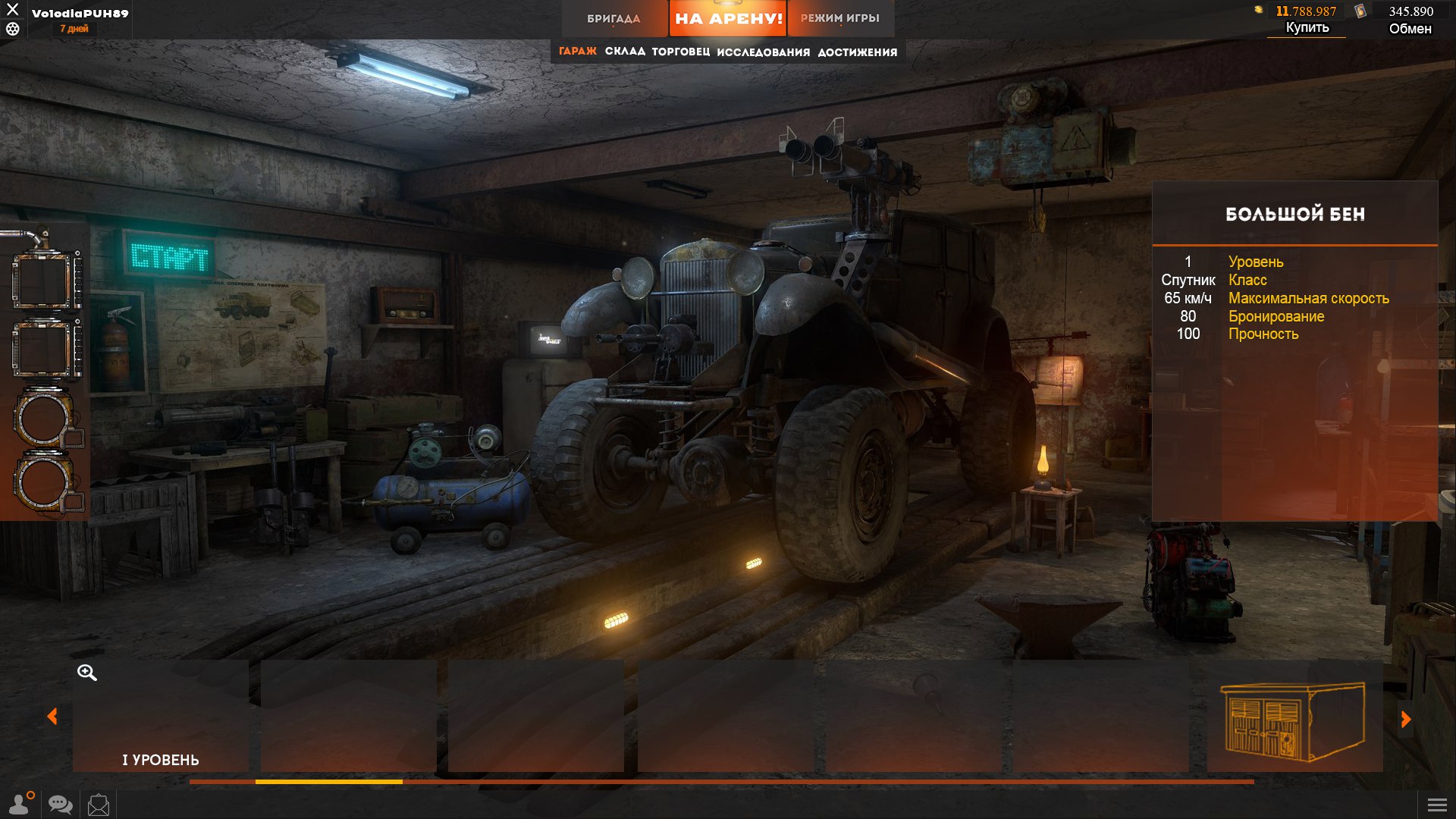The image size is (1456, 819).
Task: Open the ТОРГОВЕЦ tab
Action: 681,52
